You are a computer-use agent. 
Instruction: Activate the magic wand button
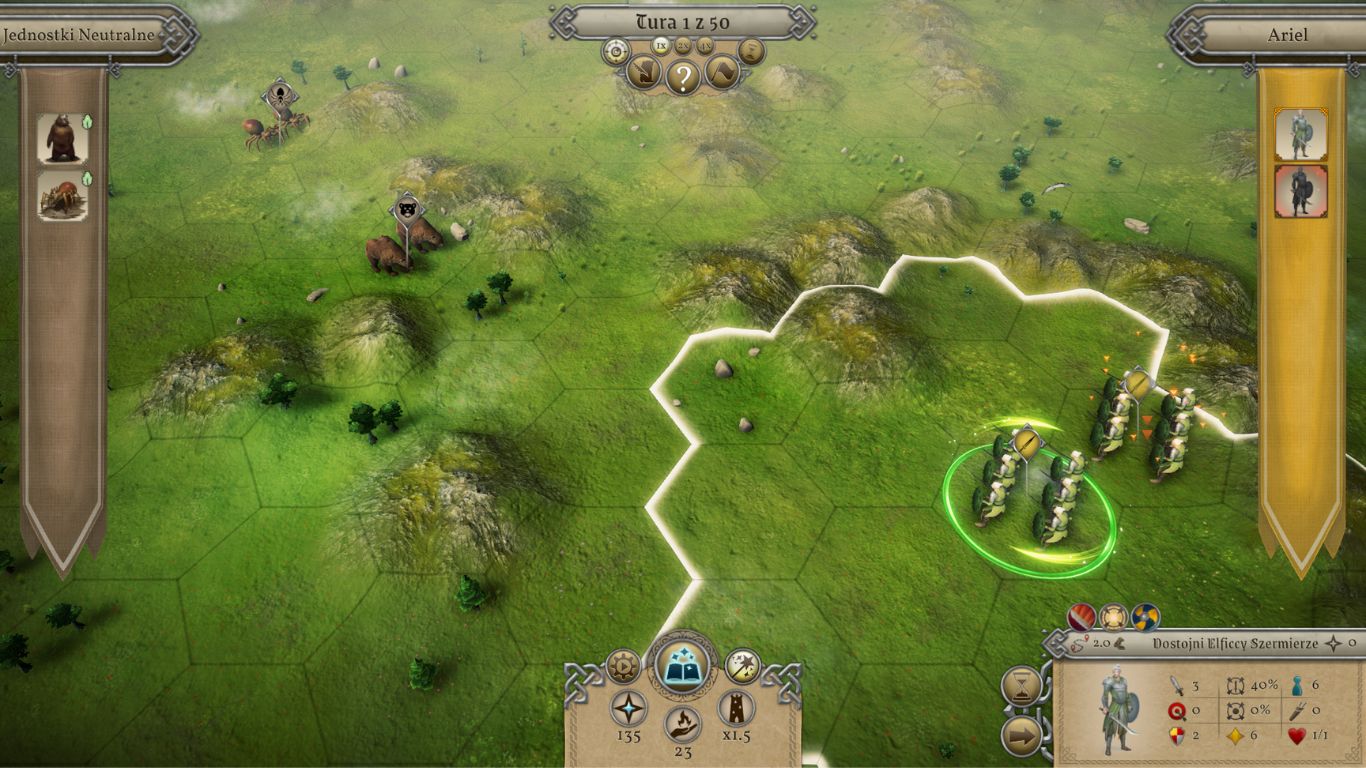click(x=743, y=665)
